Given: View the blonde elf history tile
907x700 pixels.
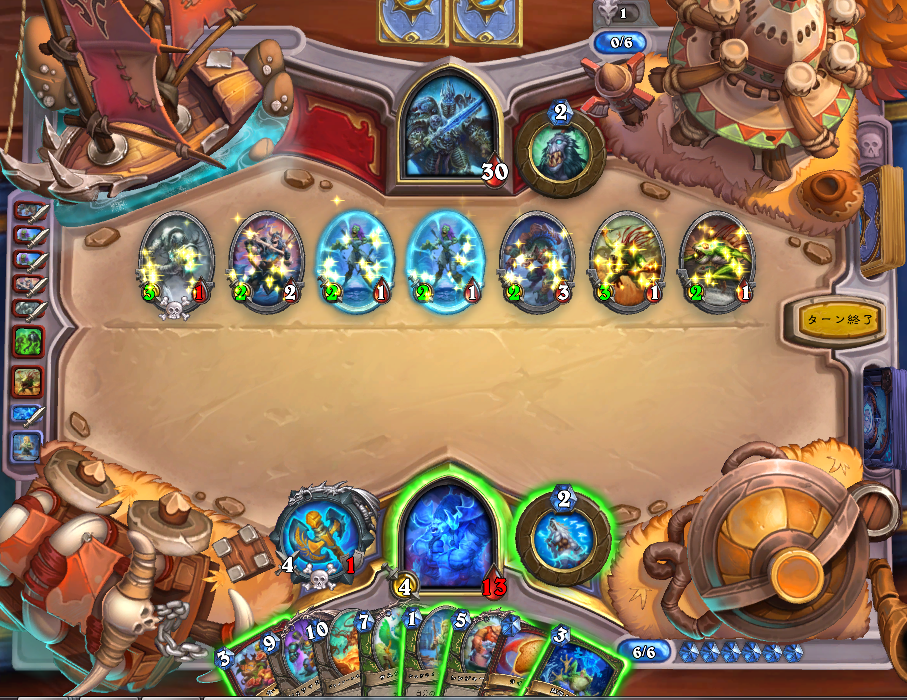Looking at the screenshot, I should [x=26, y=447].
